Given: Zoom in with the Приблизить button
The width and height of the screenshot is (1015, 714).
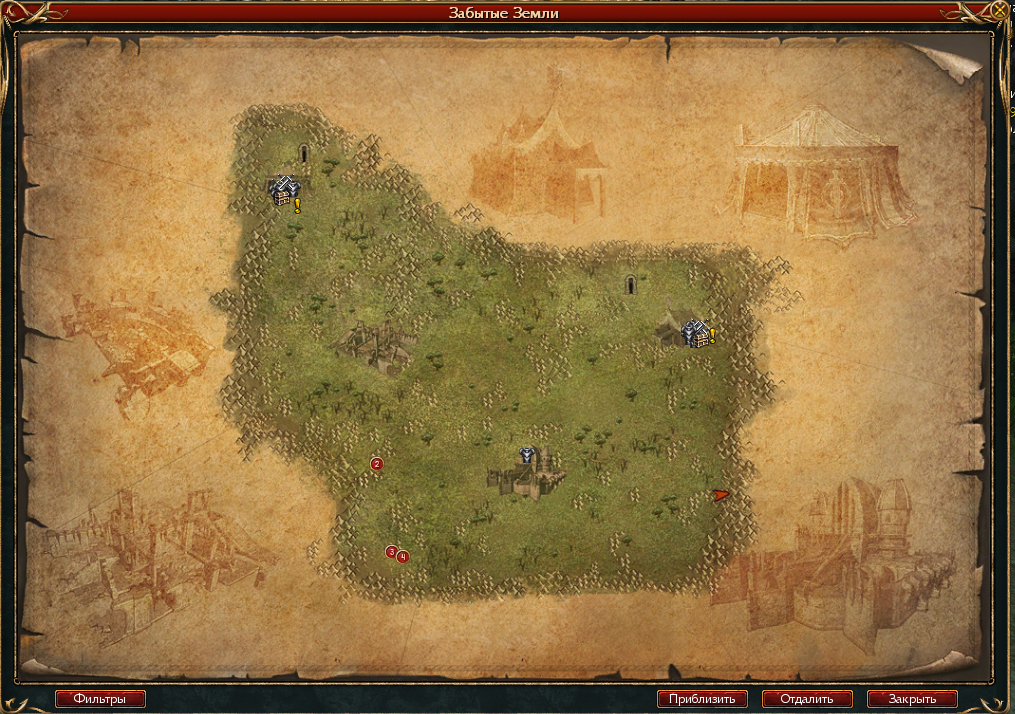Looking at the screenshot, I should pos(702,699).
